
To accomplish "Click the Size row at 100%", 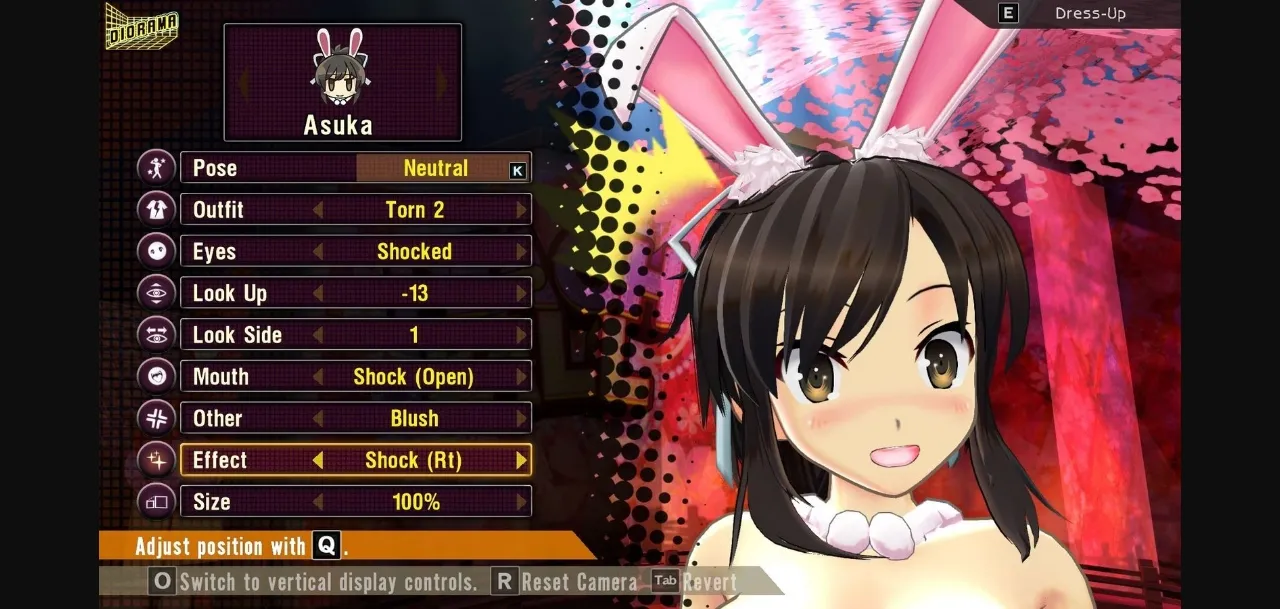I will pos(355,502).
